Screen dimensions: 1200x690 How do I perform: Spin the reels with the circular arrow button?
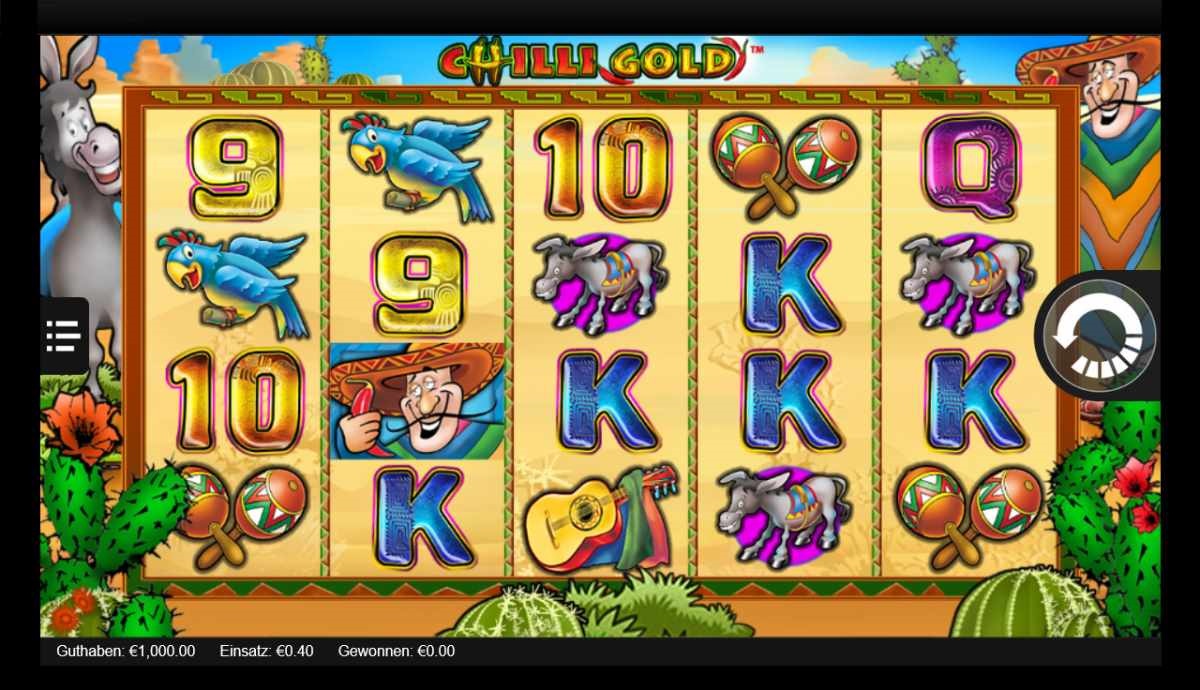click(1099, 336)
